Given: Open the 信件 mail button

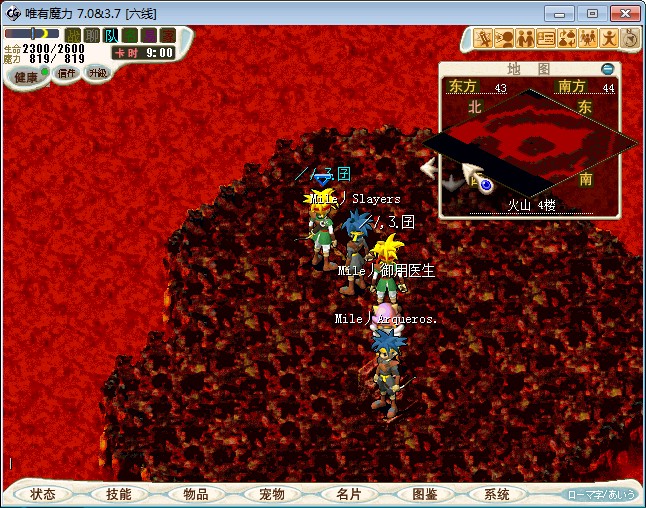Looking at the screenshot, I should coord(67,73).
